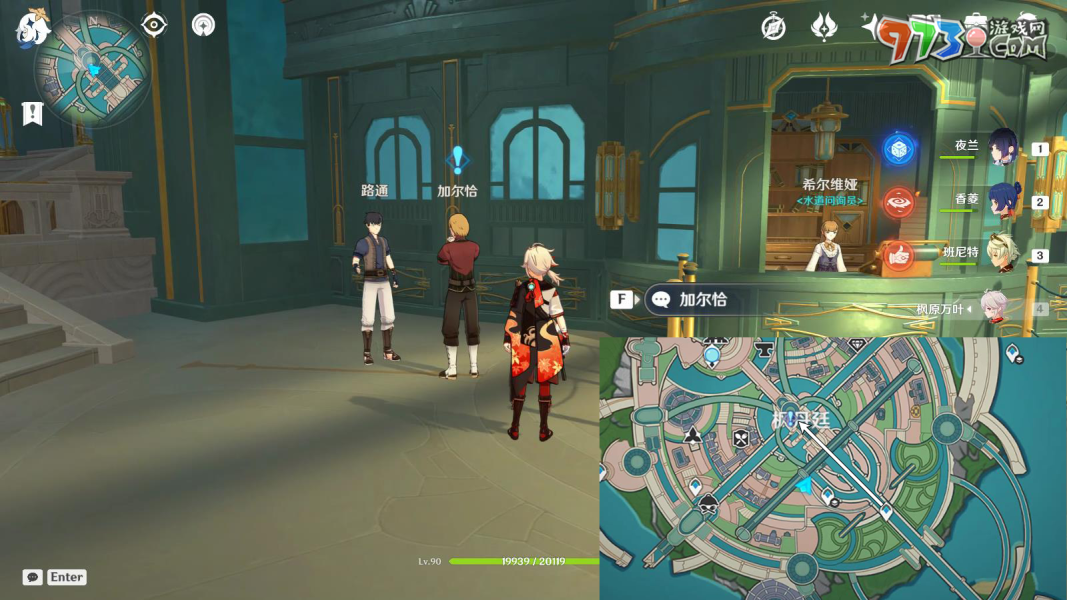Image resolution: width=1067 pixels, height=600 pixels.
Task: Click the blue dice icon
Action: click(899, 149)
